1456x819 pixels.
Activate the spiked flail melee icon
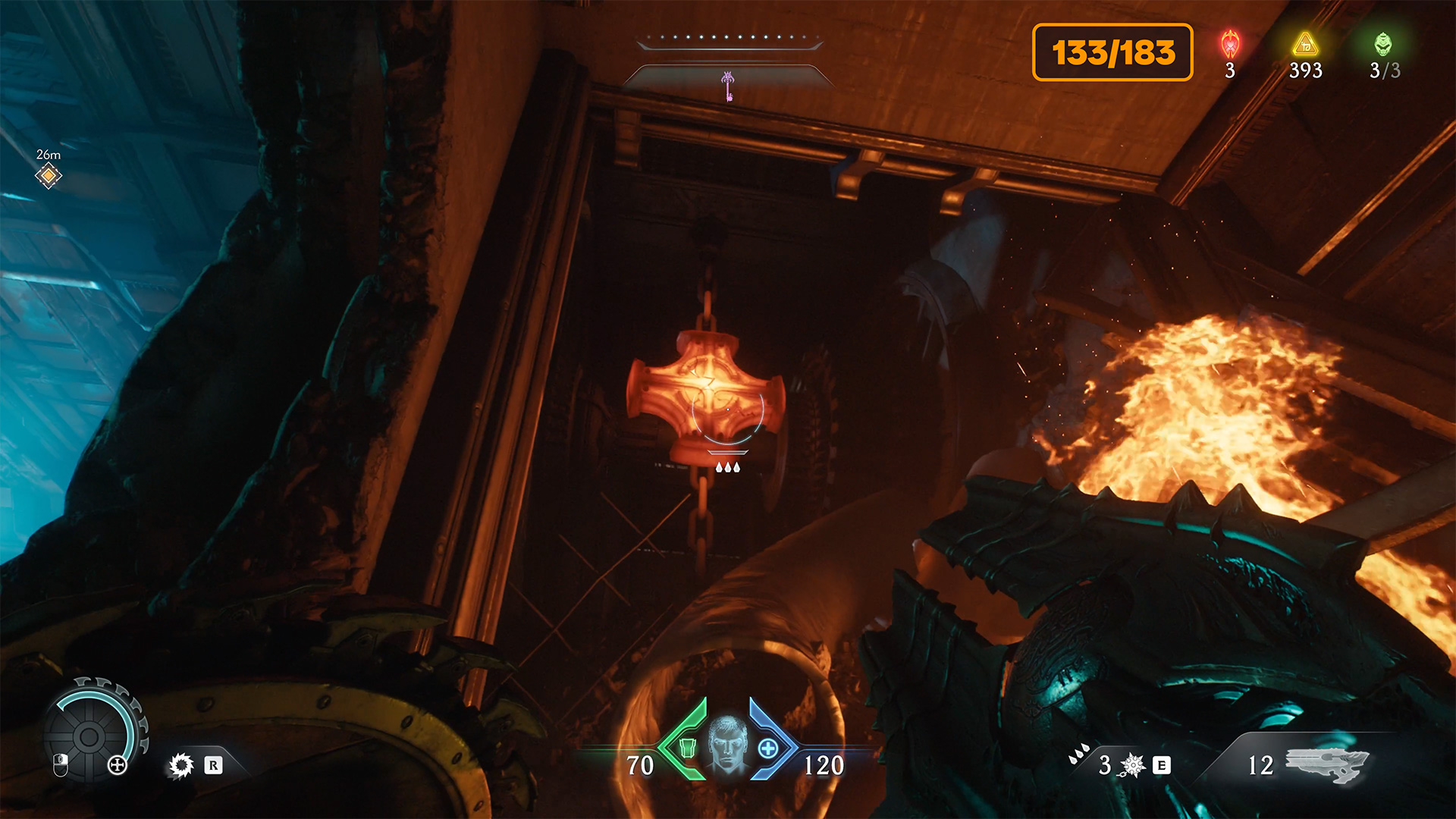1133,765
